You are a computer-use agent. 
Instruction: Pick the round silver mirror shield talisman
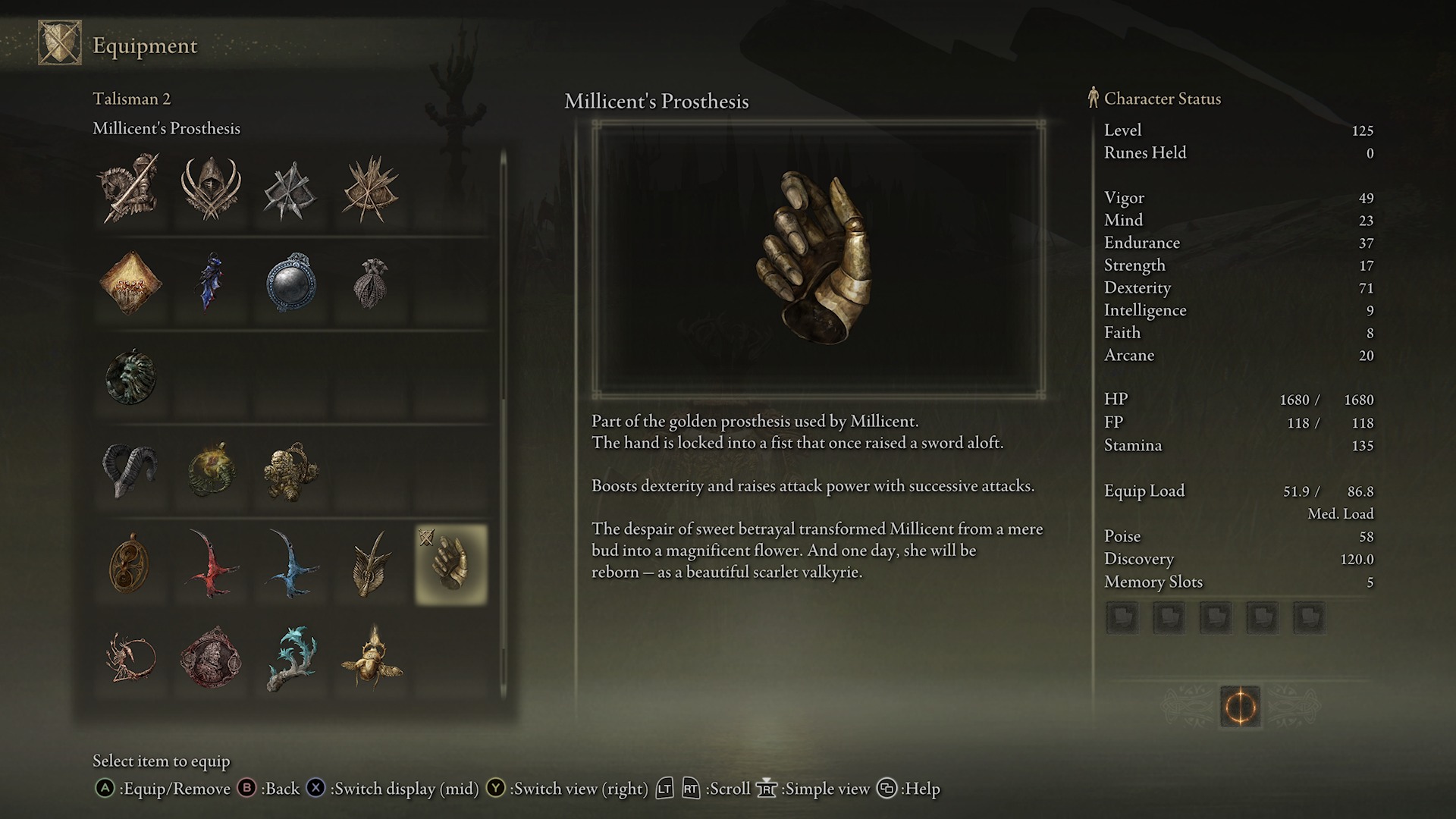290,283
